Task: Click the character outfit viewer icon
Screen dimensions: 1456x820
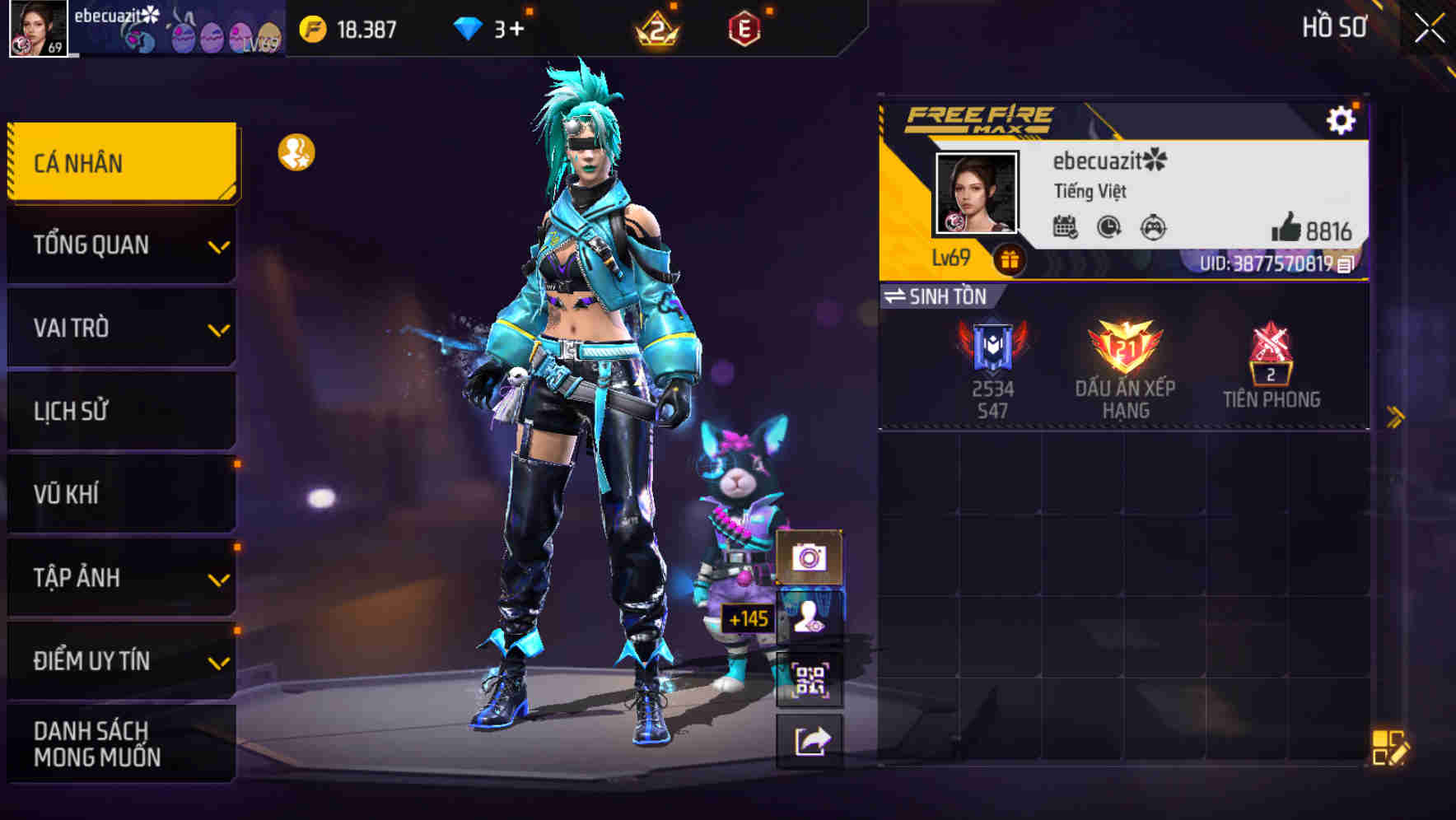Action: pyautogui.click(x=810, y=617)
